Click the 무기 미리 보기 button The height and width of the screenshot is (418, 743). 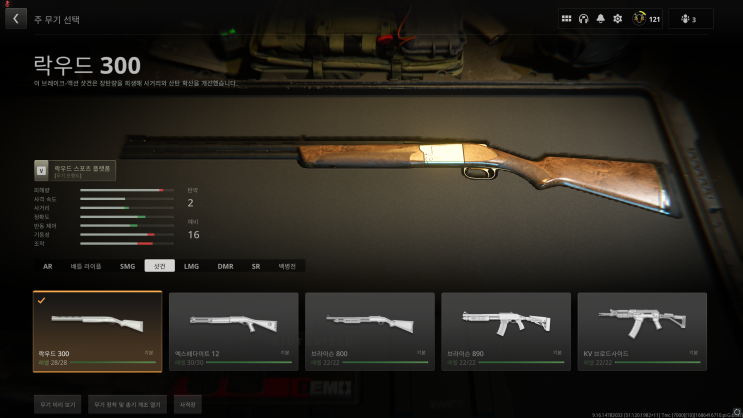[x=56, y=405]
